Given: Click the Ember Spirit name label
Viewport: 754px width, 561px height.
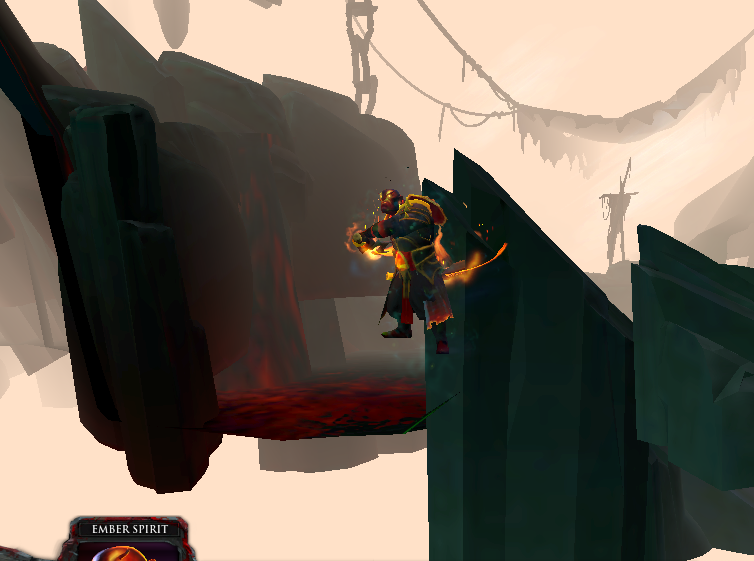Looking at the screenshot, I should [128, 528].
